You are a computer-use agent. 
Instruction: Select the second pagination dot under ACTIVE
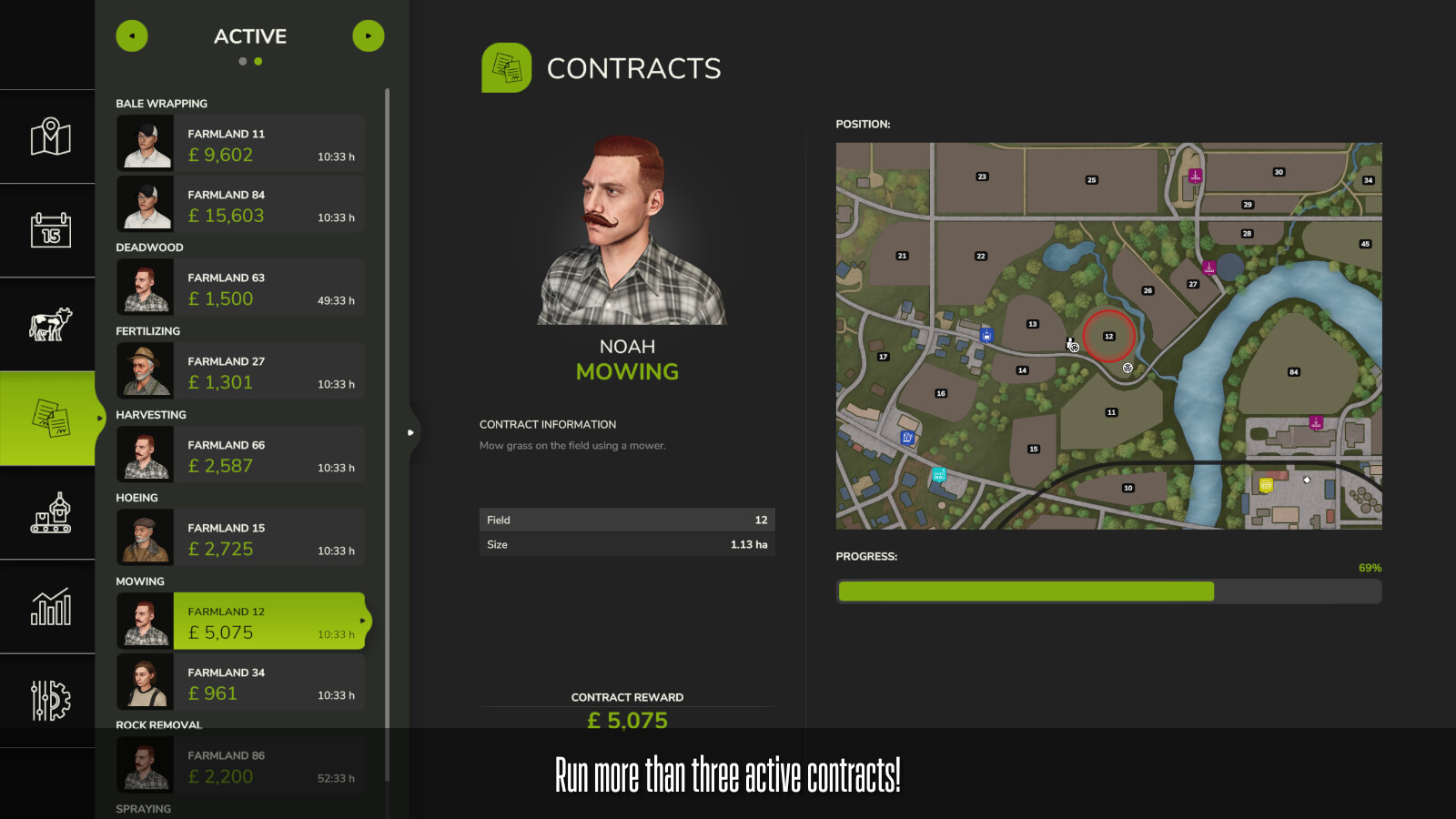(x=259, y=61)
